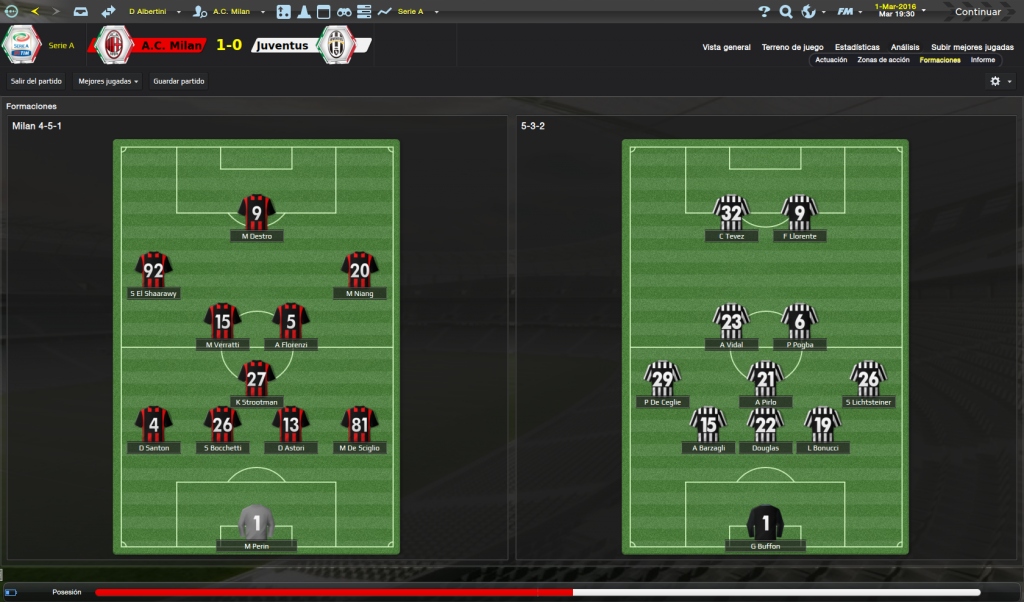The height and width of the screenshot is (602, 1024).
Task: Select M Destro's number 9 shirt
Action: pyautogui.click(x=257, y=212)
